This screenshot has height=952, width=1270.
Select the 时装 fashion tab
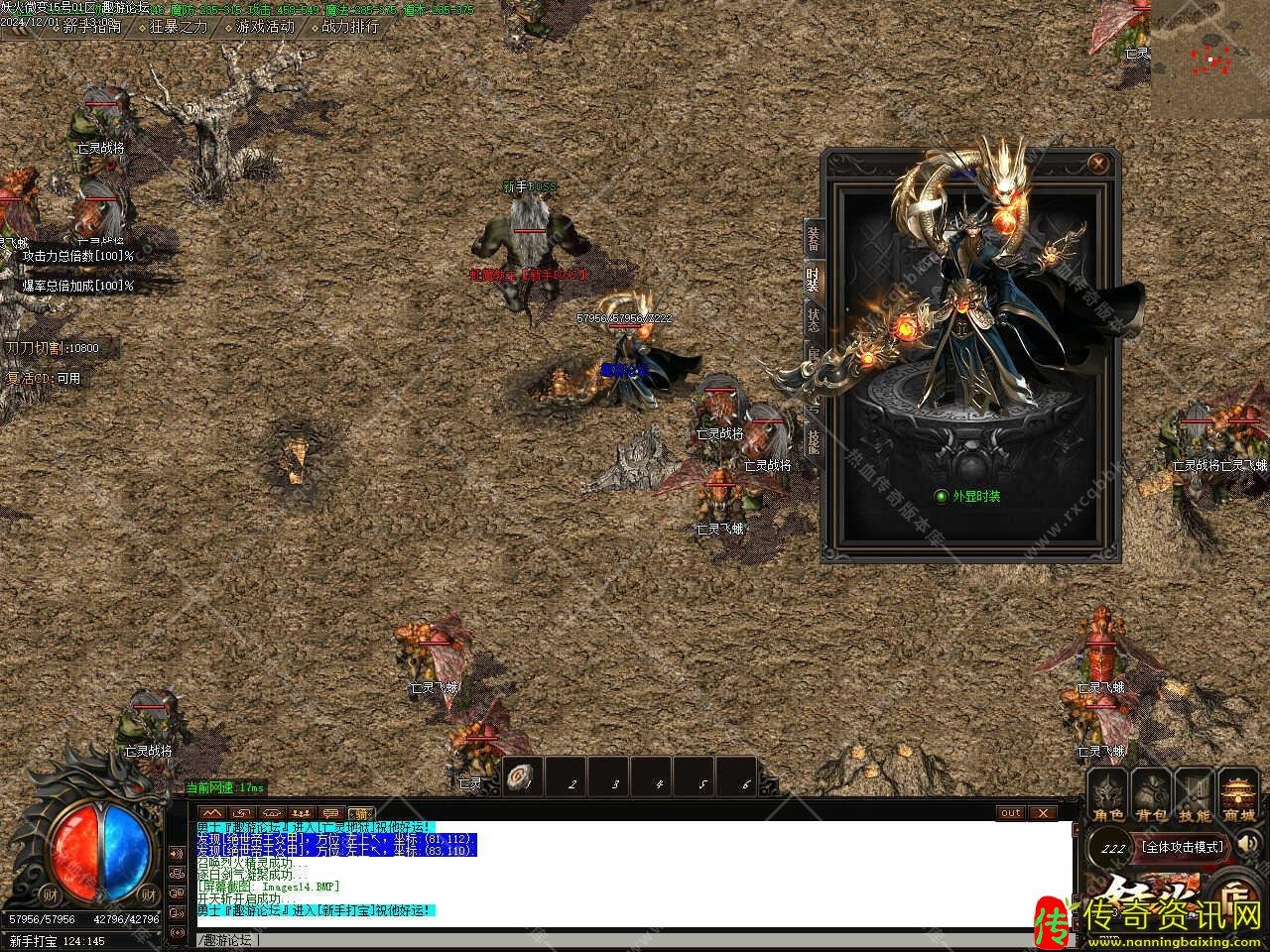point(813,280)
